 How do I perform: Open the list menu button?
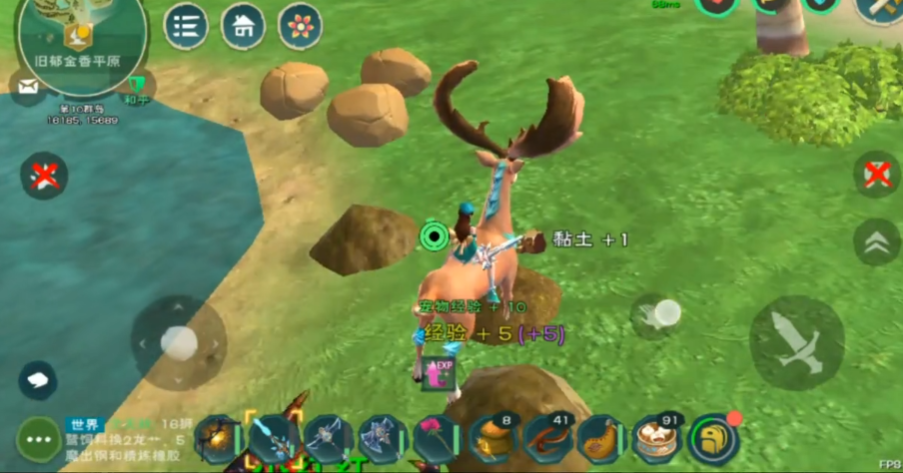[186, 26]
